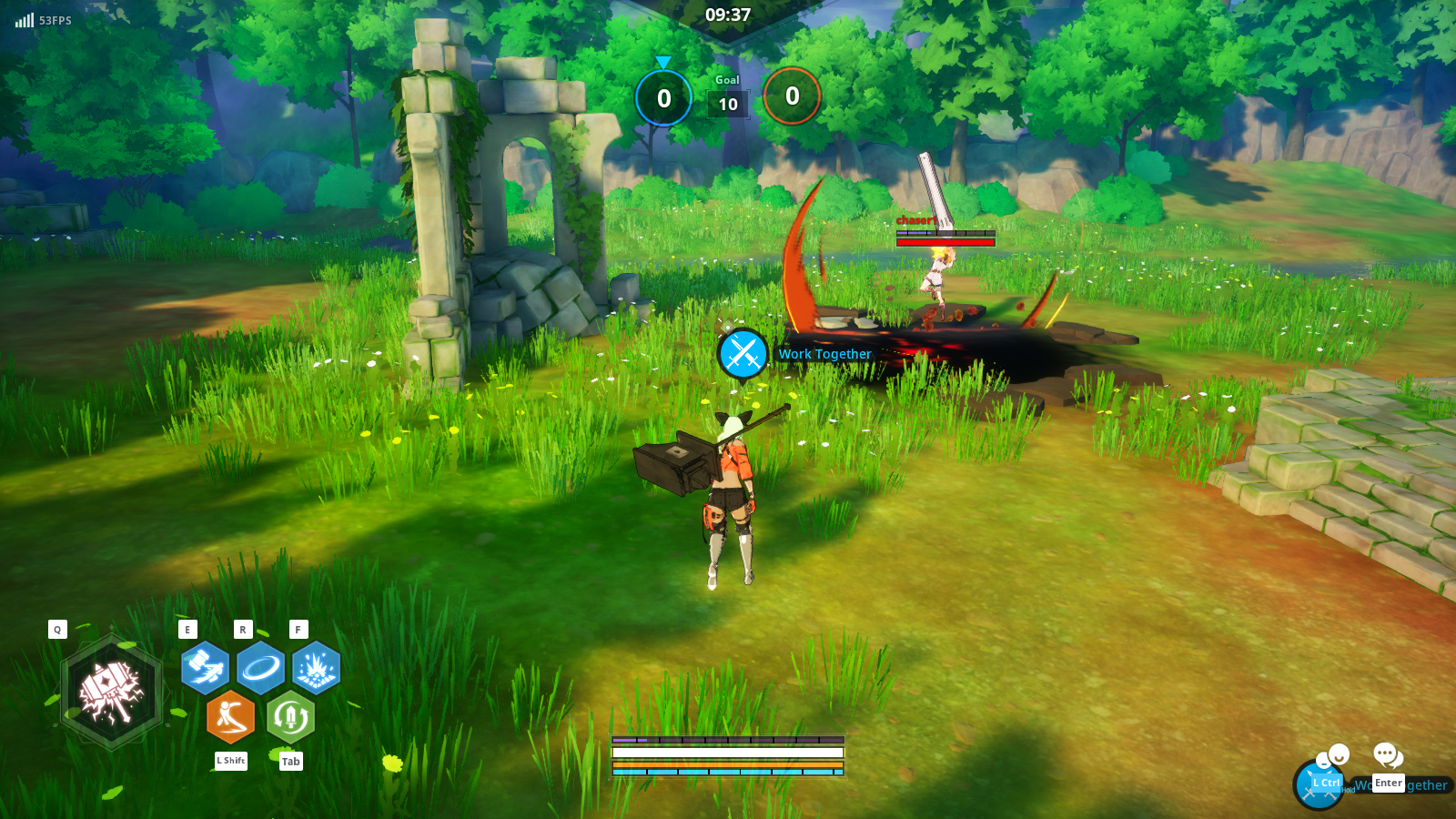Open the emote smiley faces icon
The image size is (1456, 819).
(x=1334, y=756)
